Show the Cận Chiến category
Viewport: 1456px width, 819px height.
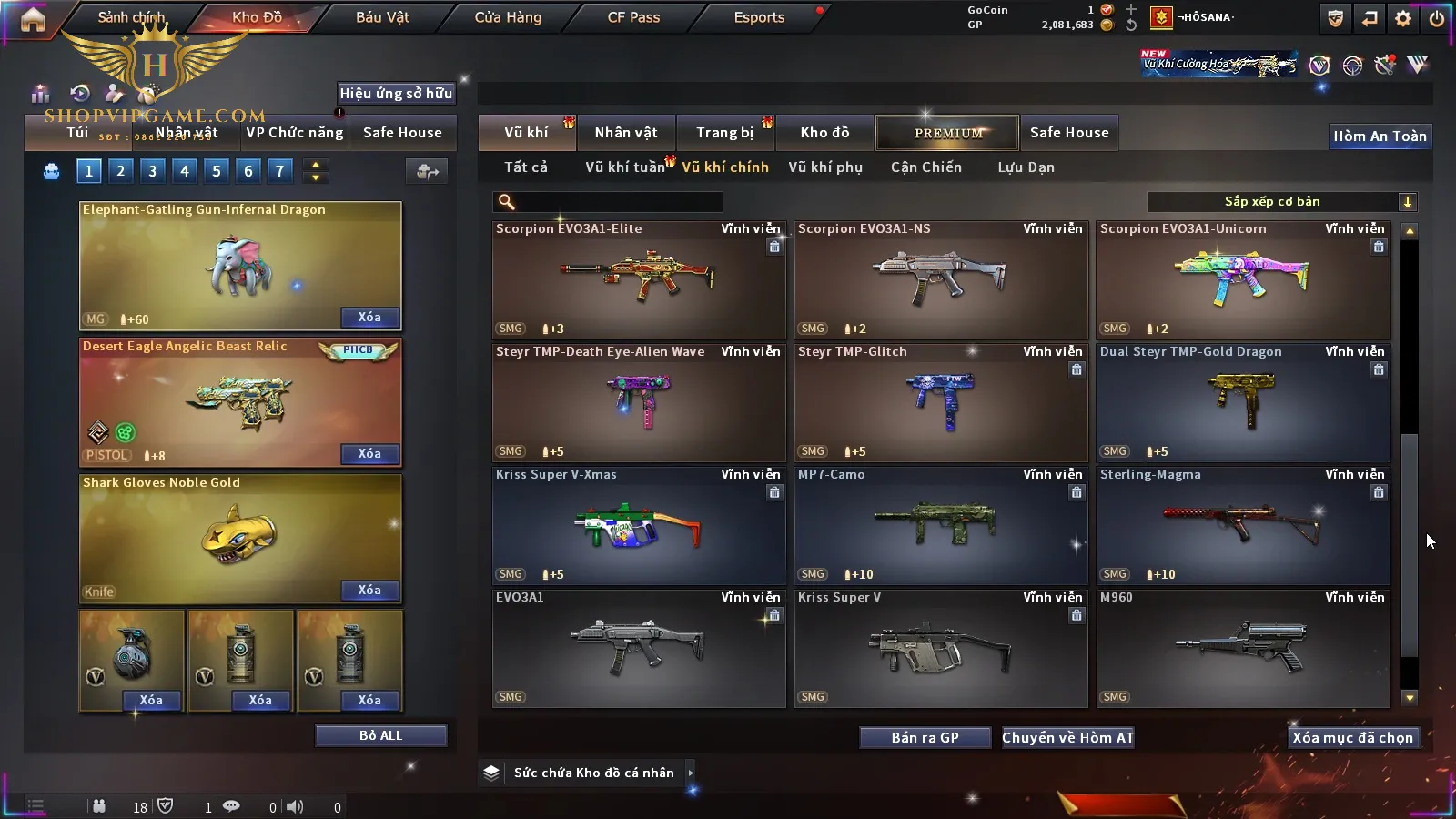[x=925, y=167]
